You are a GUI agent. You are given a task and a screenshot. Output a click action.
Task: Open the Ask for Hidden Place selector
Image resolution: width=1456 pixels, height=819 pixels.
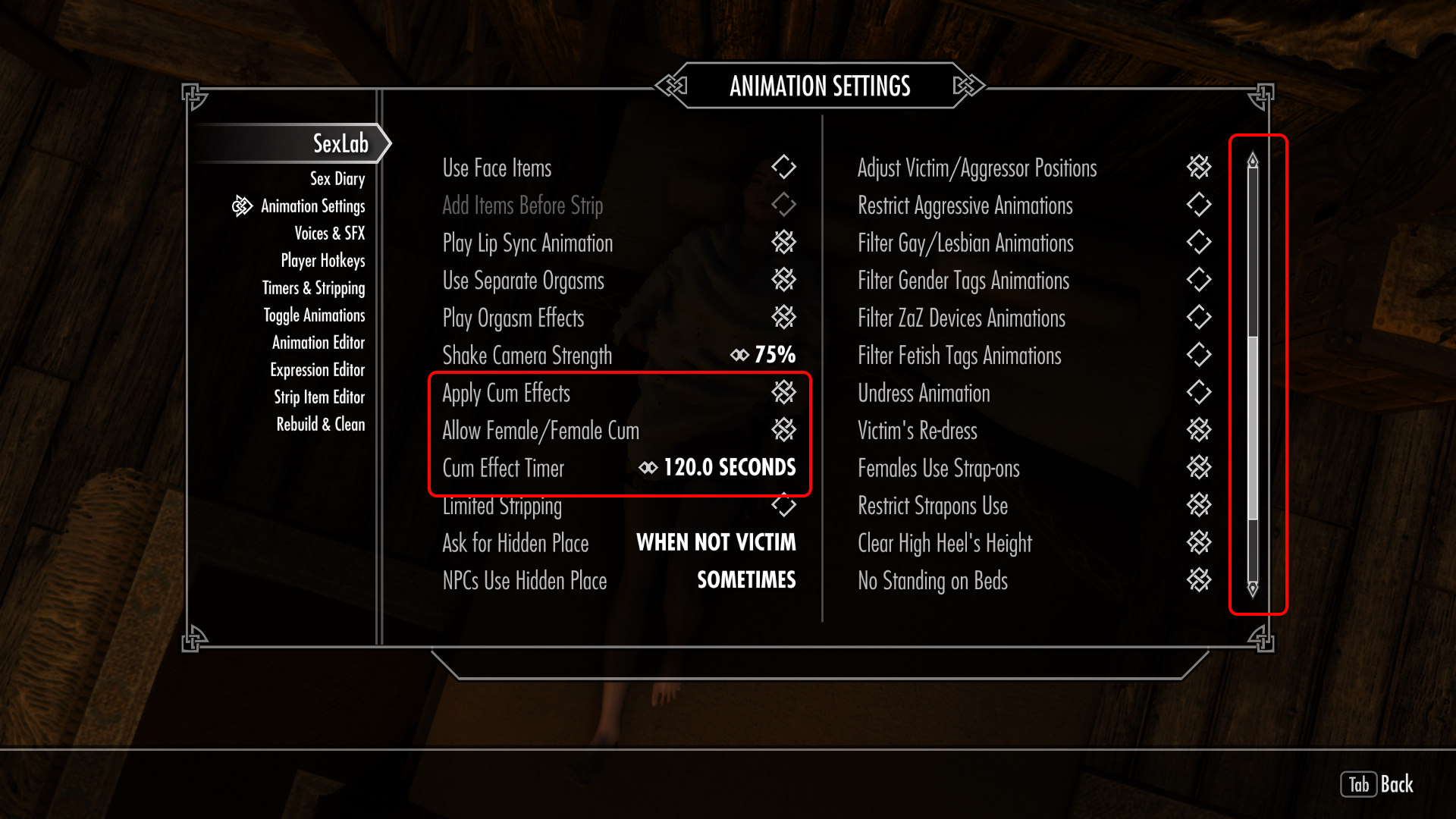pyautogui.click(x=716, y=543)
